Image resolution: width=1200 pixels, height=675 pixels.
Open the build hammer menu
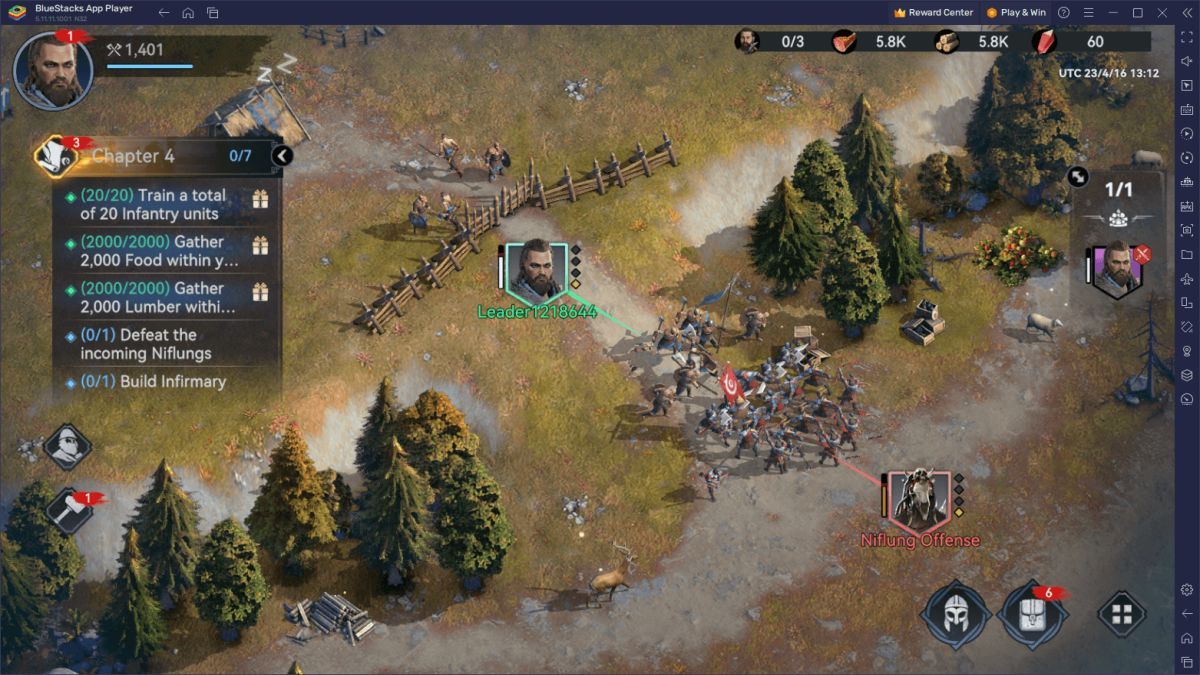pos(68,509)
